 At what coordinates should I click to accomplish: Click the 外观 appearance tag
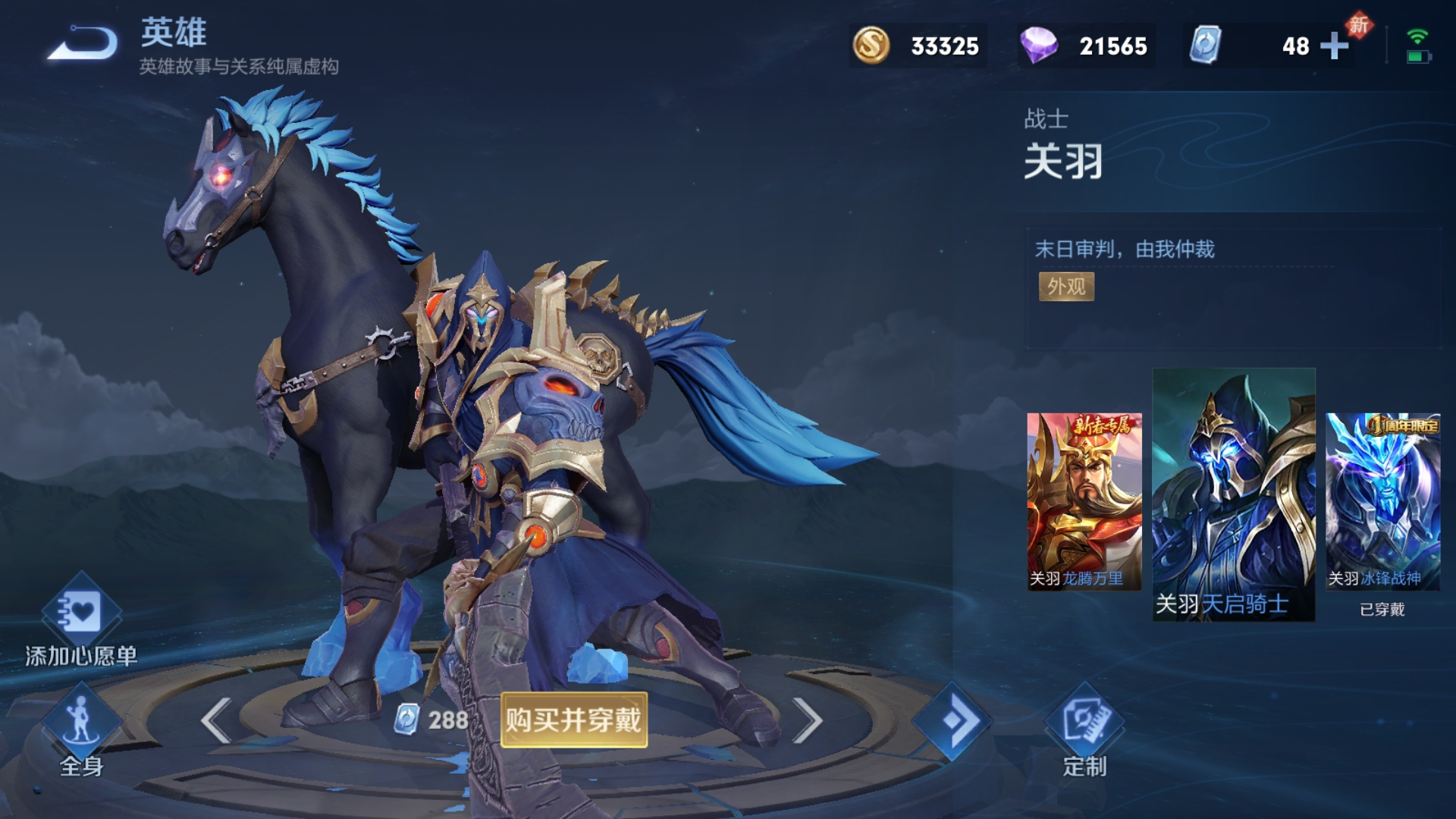(x=1066, y=287)
